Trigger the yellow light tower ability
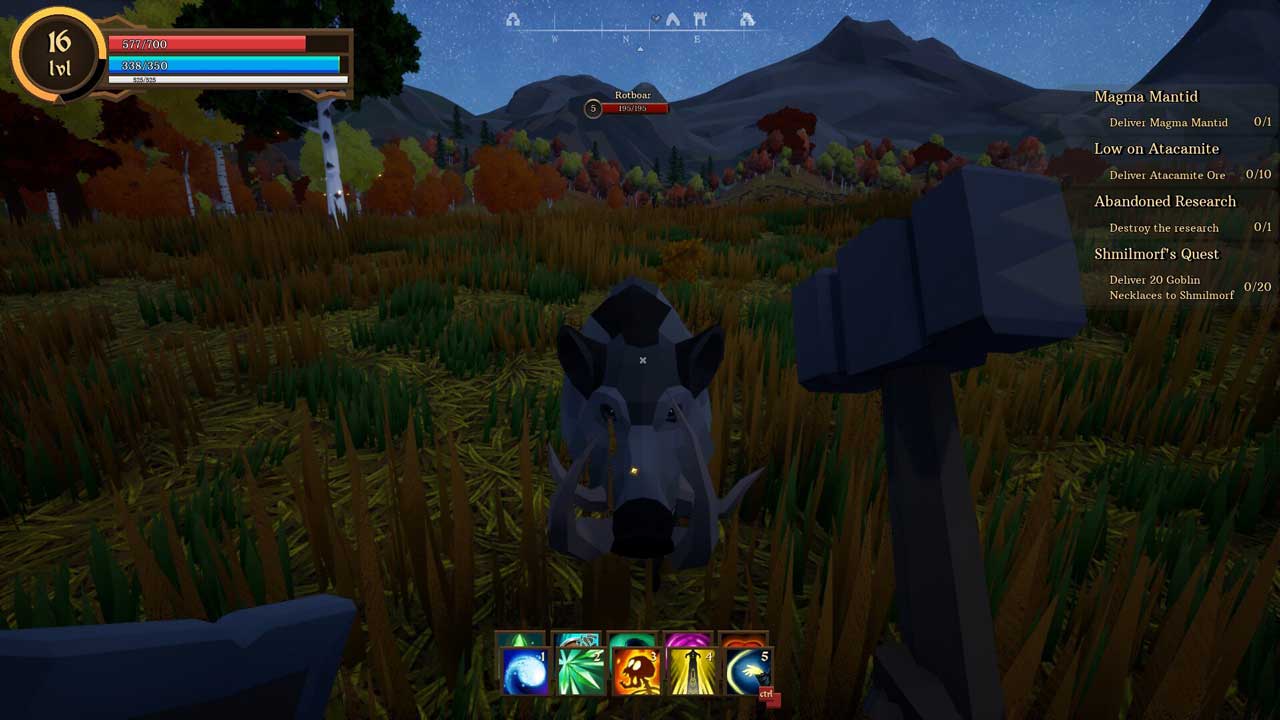1280x720 pixels. 692,671
